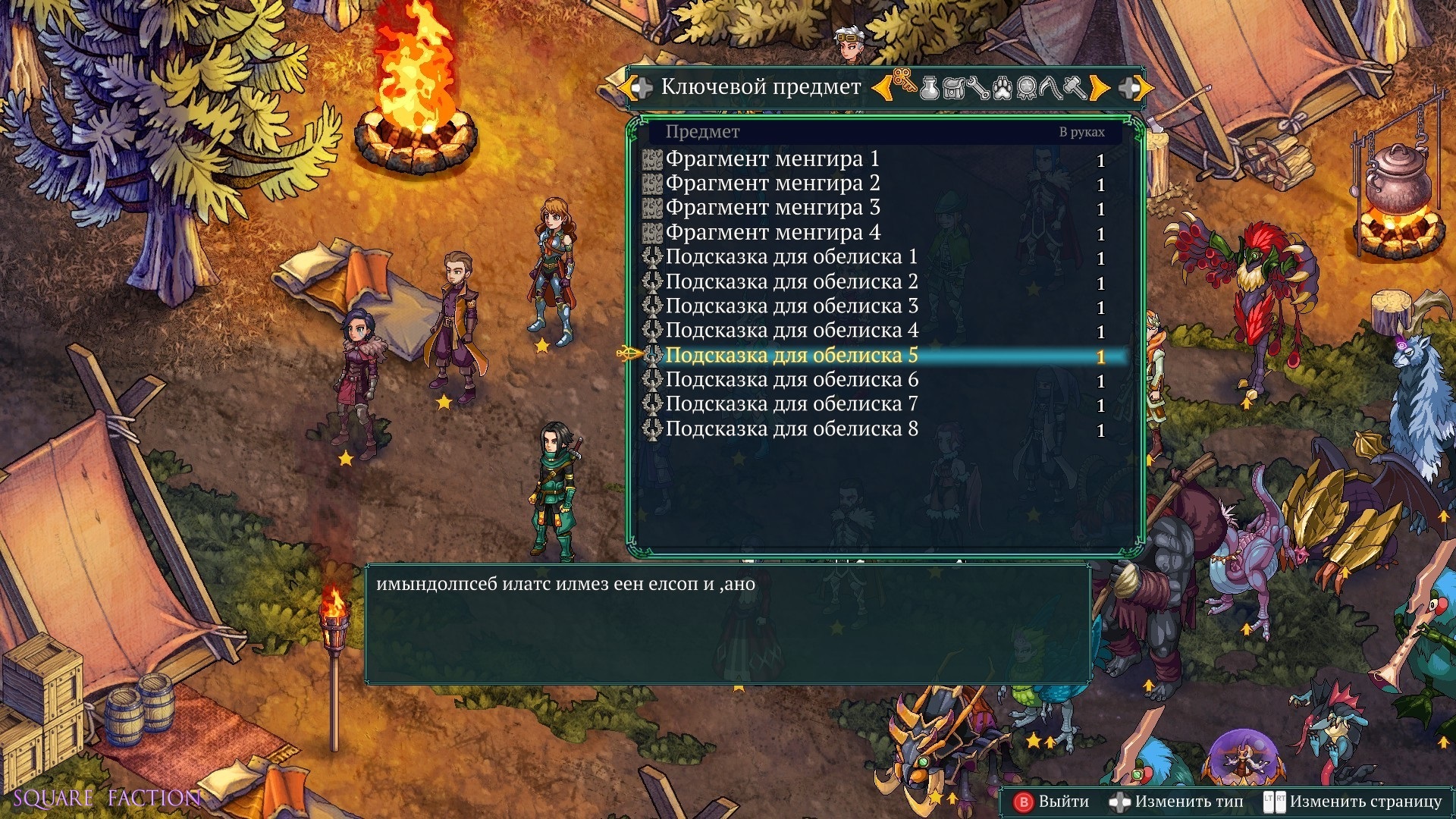Show the sickle category items

[x=1051, y=89]
